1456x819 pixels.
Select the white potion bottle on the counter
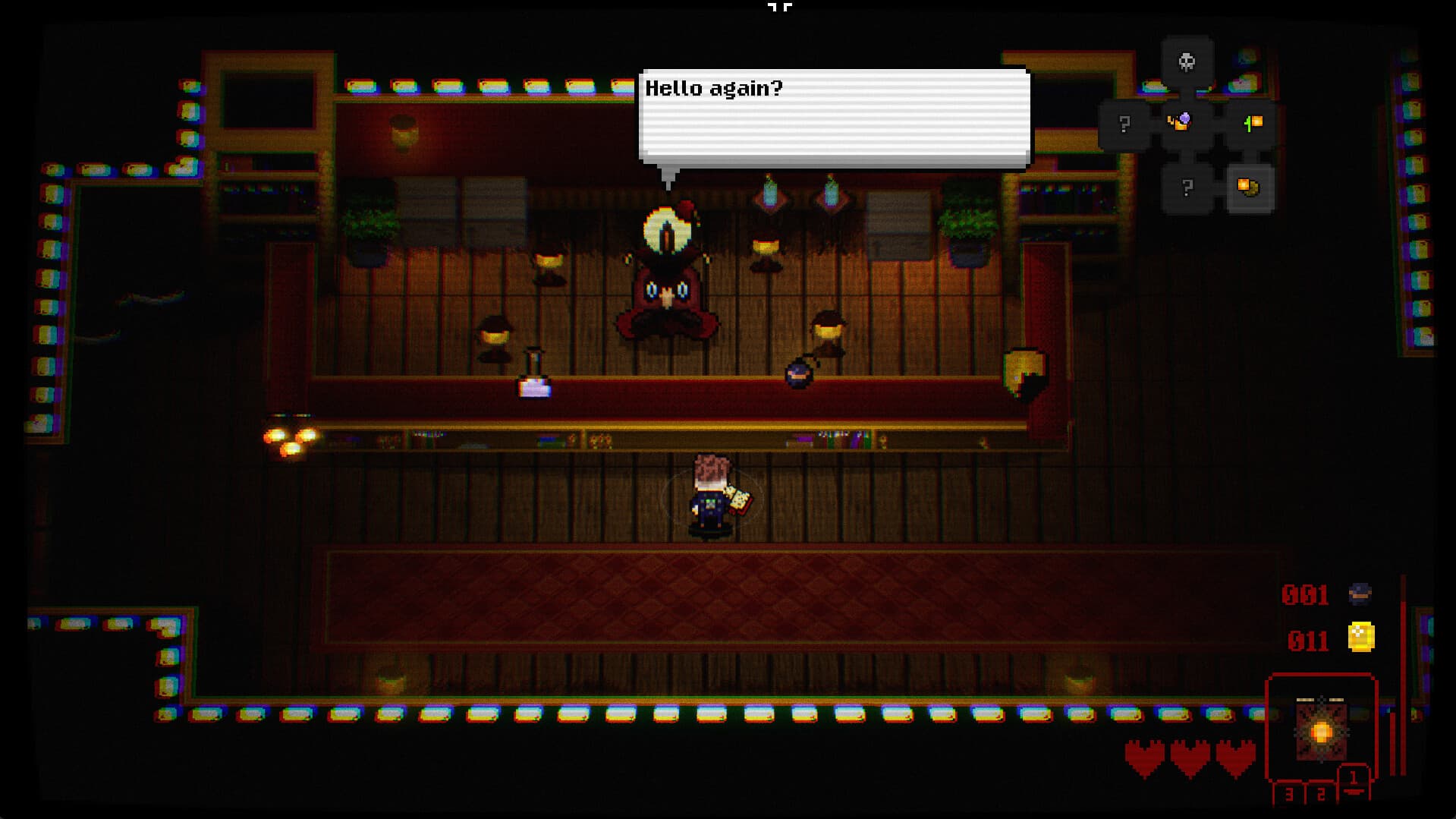point(532,387)
